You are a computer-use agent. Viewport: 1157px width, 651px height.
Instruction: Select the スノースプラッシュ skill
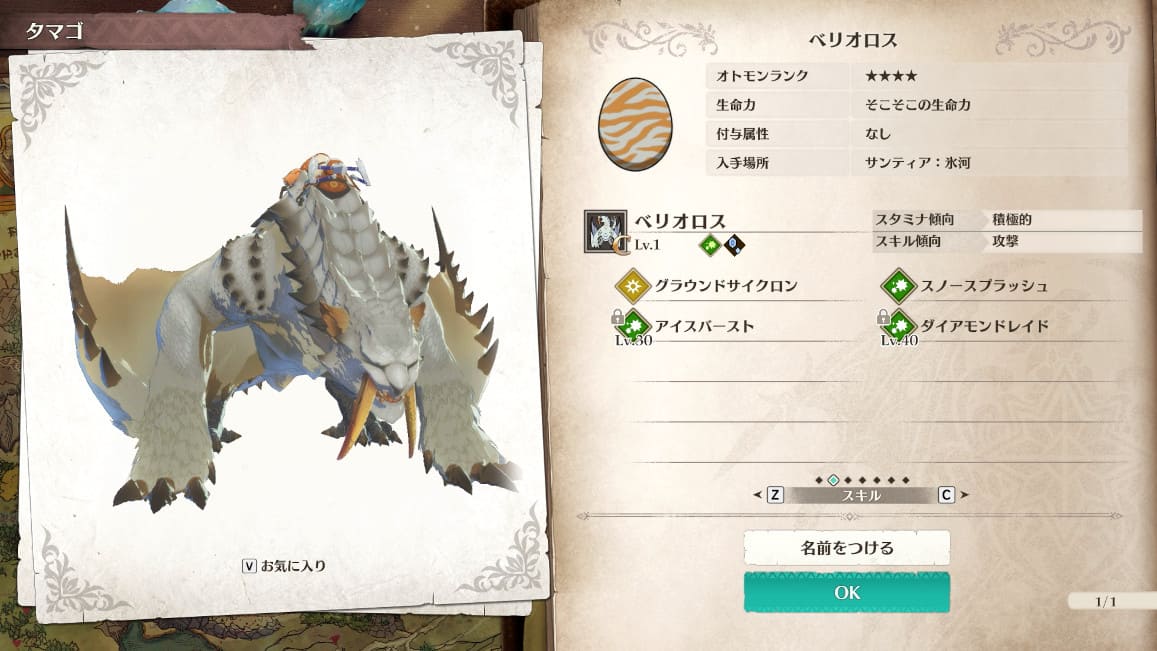point(970,286)
